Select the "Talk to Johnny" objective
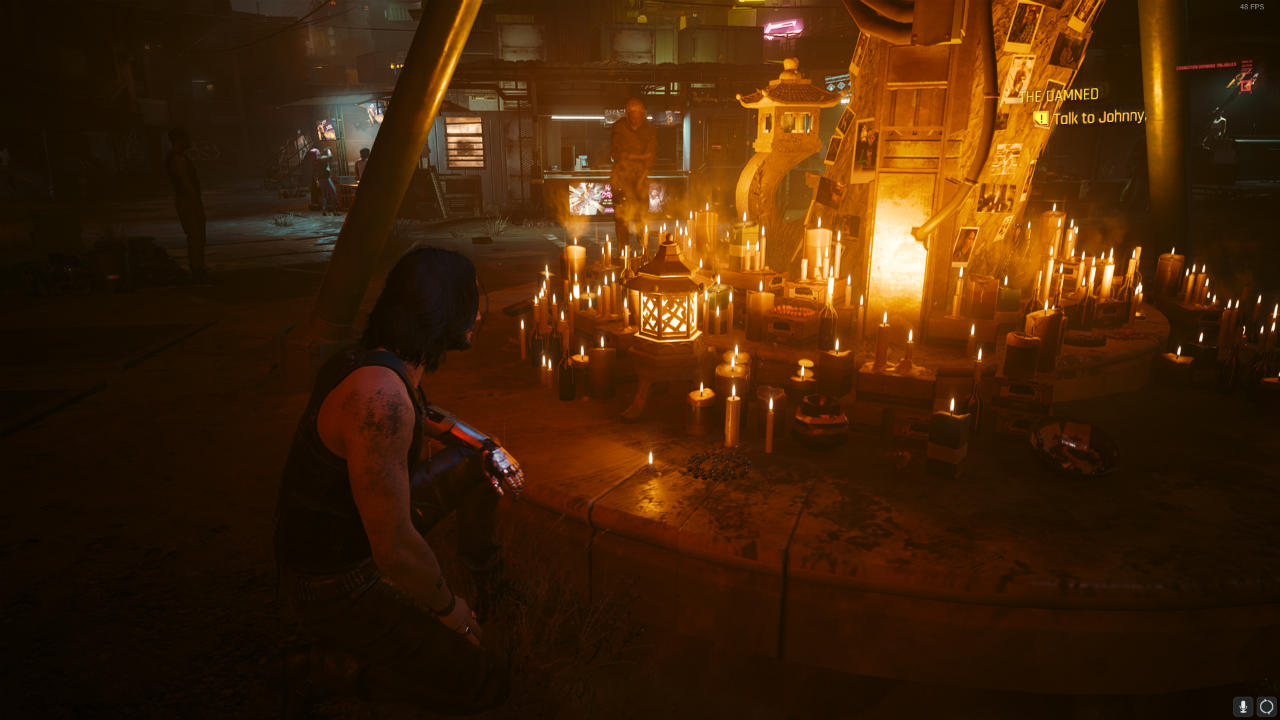 coord(1098,117)
